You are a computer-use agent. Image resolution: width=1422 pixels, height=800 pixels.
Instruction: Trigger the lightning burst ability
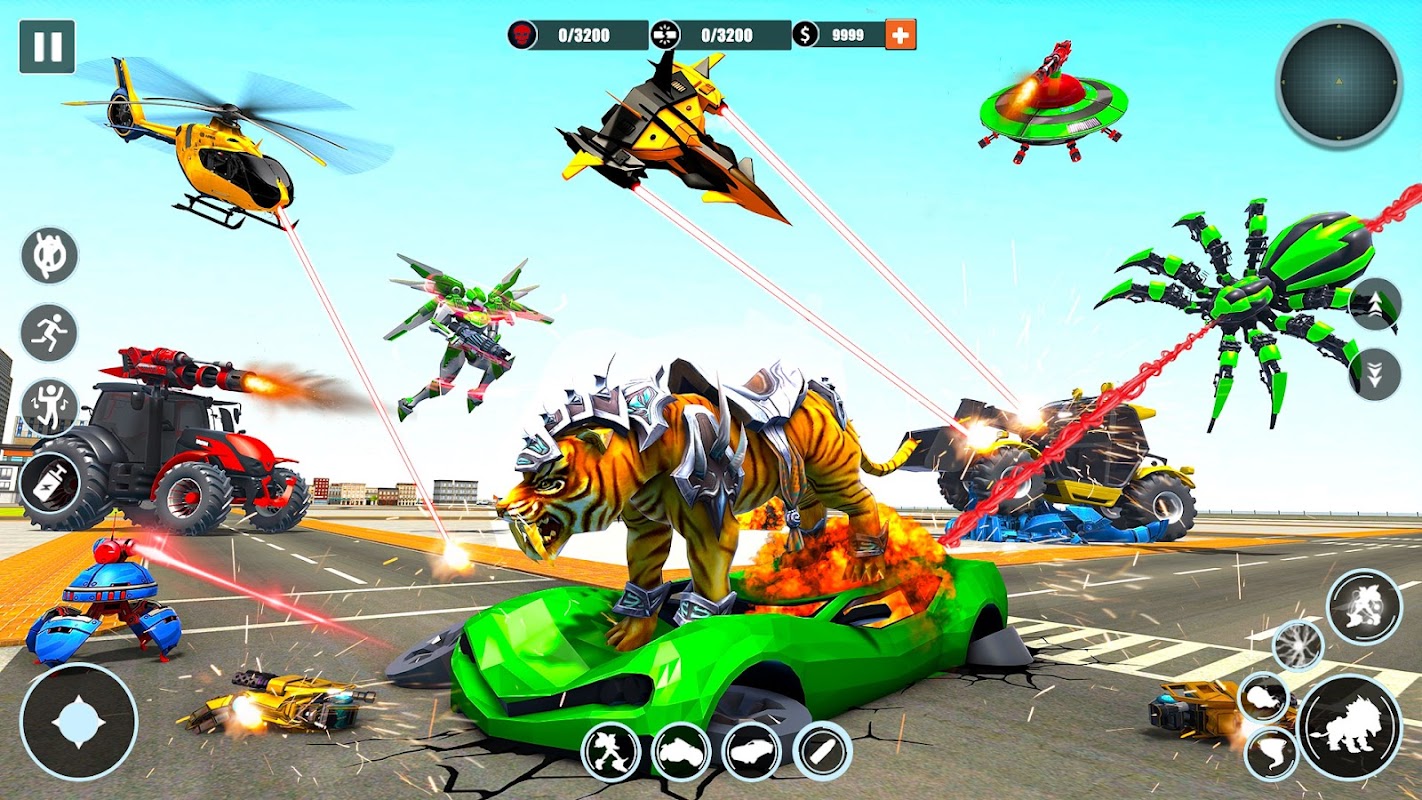(x=1298, y=645)
